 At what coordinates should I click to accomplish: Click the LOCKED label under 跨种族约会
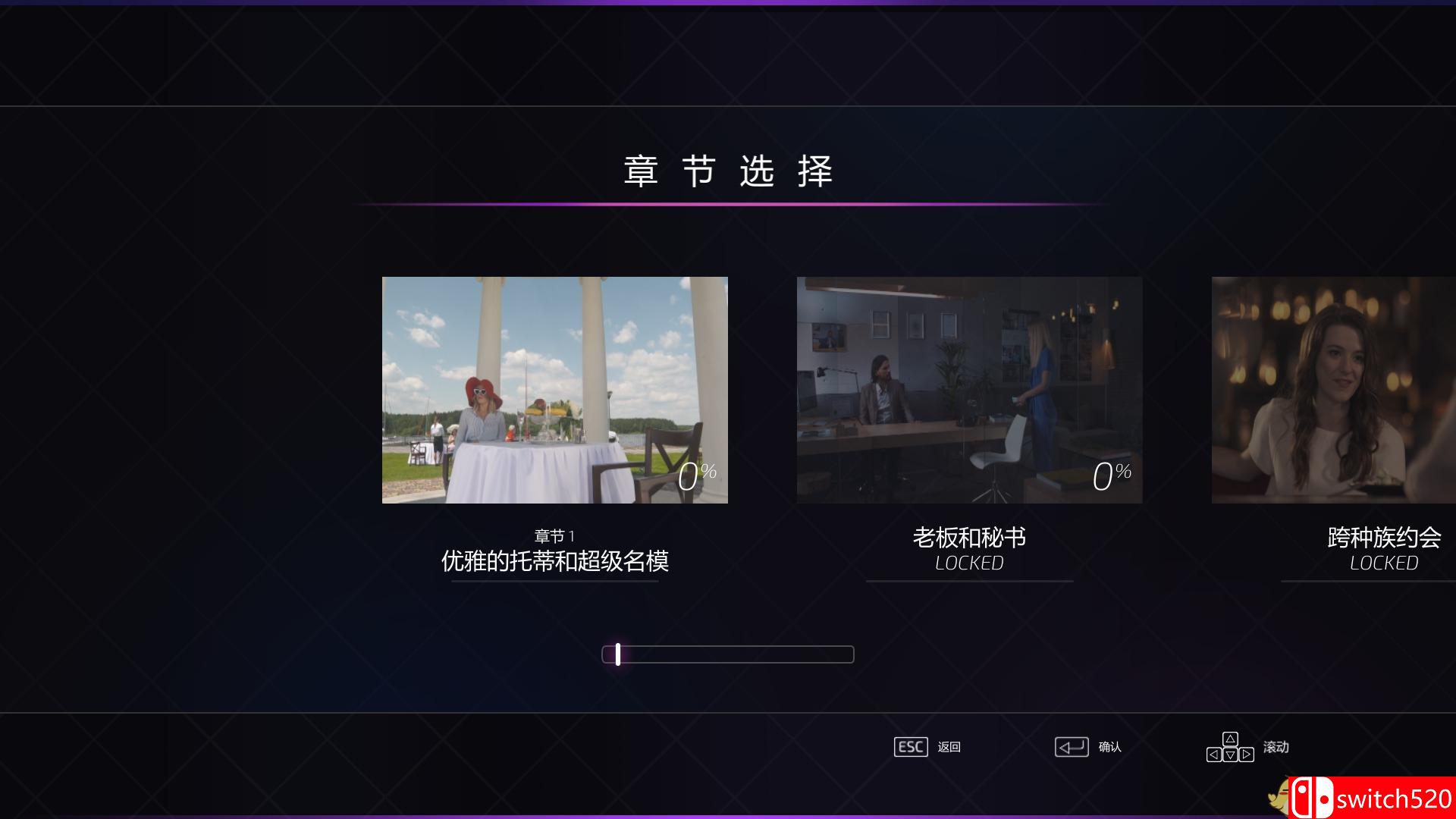1383,563
